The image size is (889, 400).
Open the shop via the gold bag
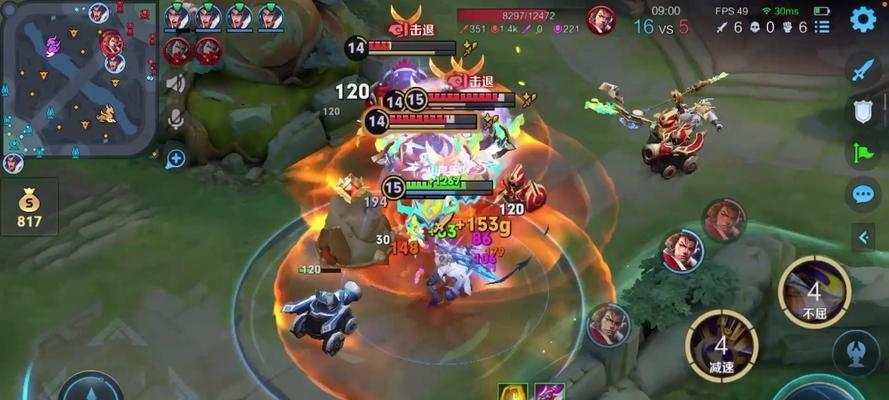(x=29, y=207)
